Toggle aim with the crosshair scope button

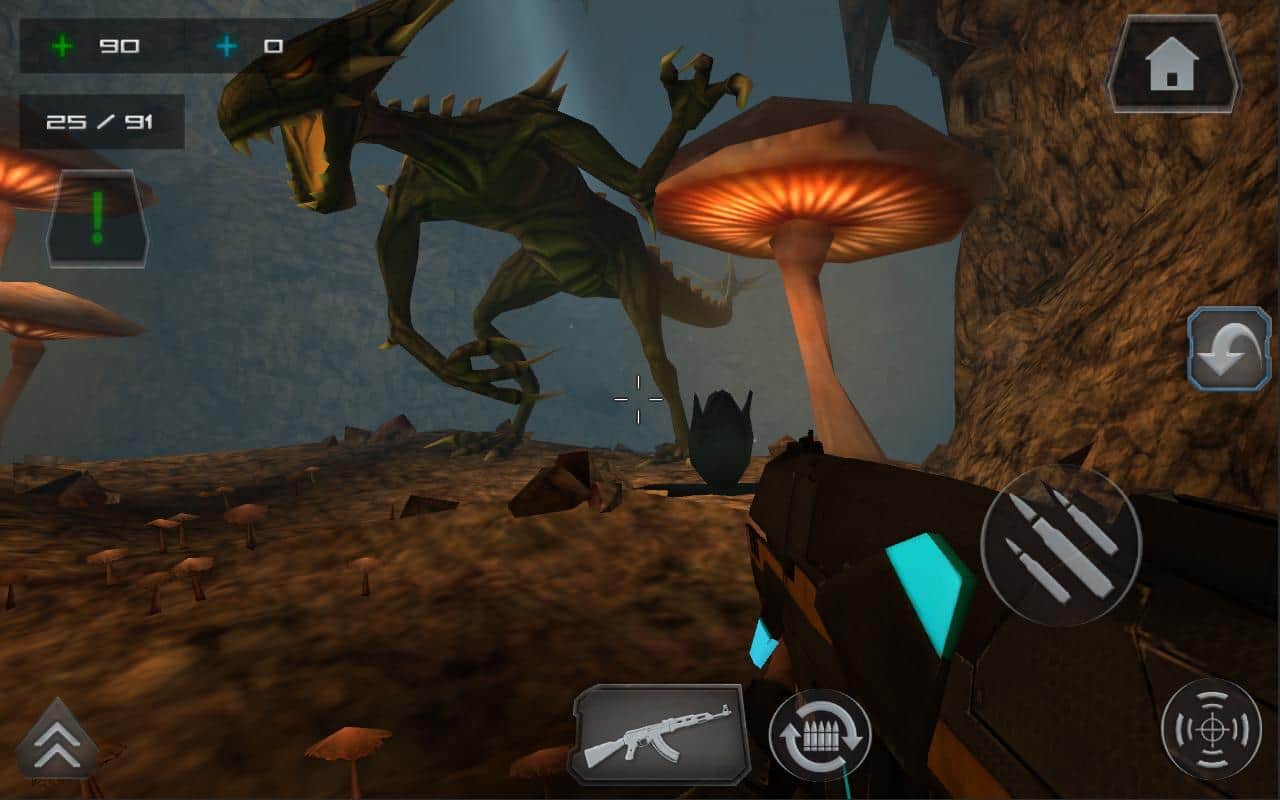(1211, 728)
